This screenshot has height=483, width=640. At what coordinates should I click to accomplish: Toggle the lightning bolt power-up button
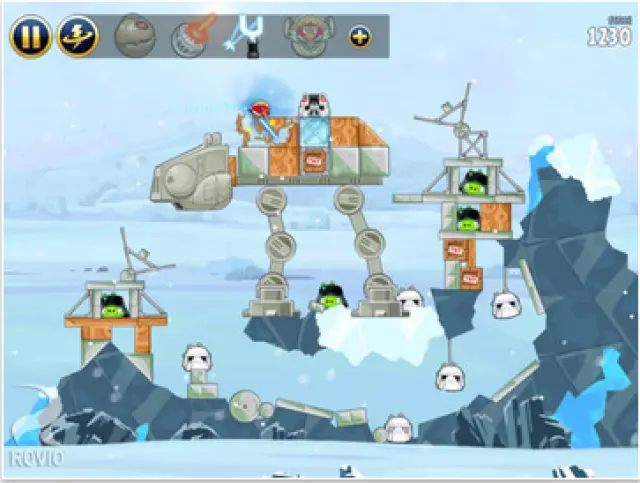77,36
